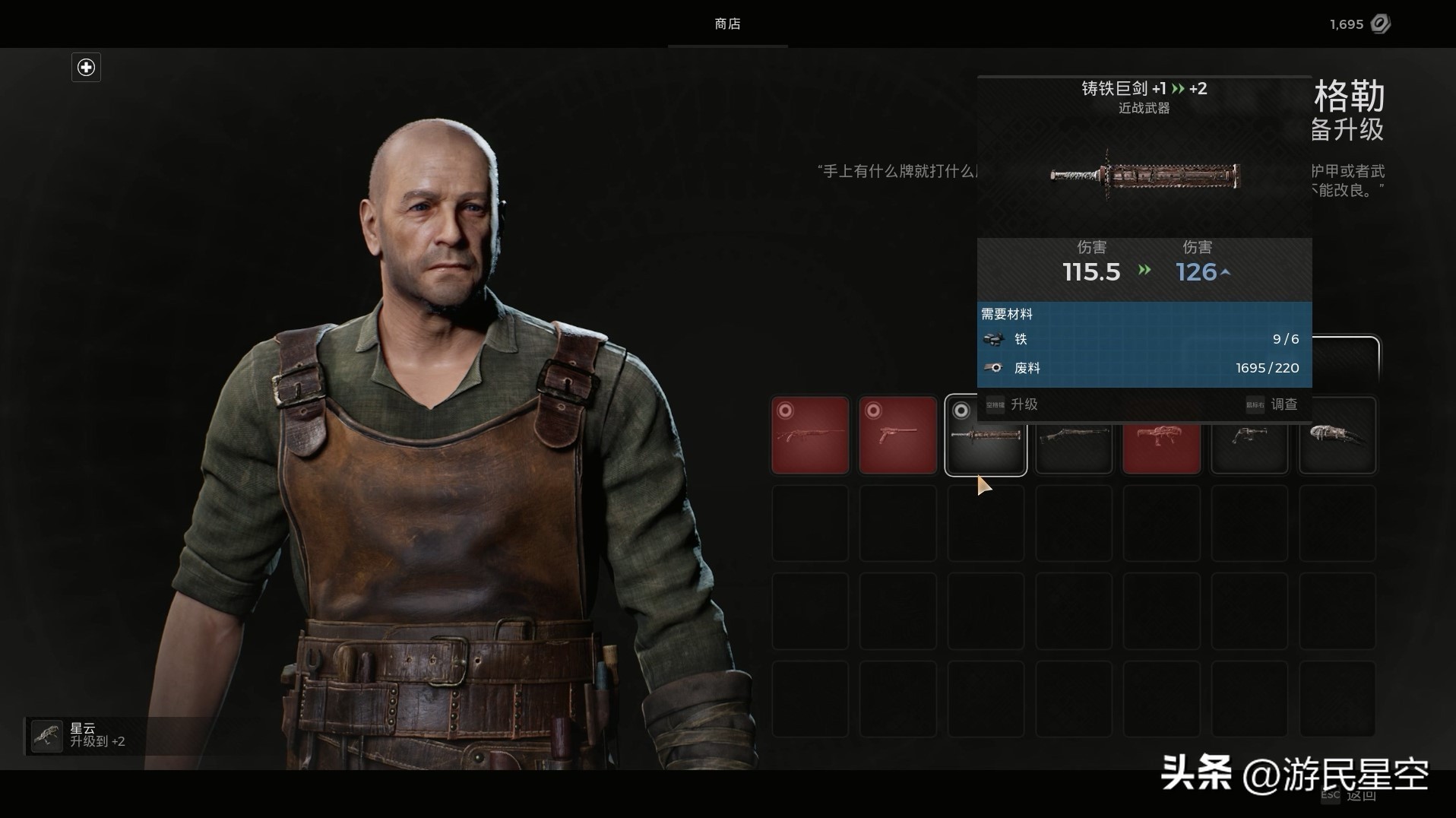Click the plus icon button
This screenshot has height=818, width=1456.
click(x=86, y=68)
